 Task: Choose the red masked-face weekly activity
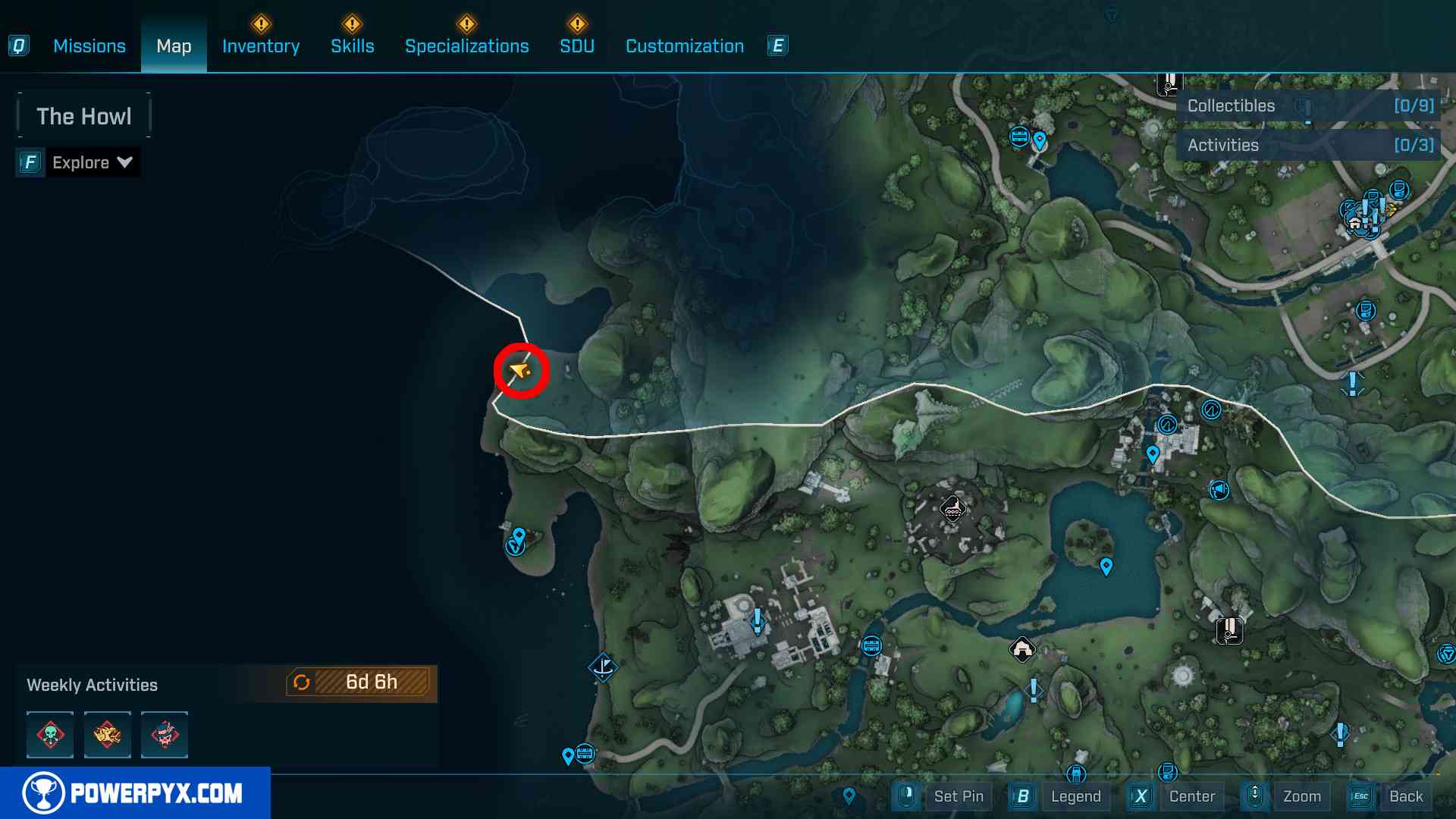(x=165, y=735)
